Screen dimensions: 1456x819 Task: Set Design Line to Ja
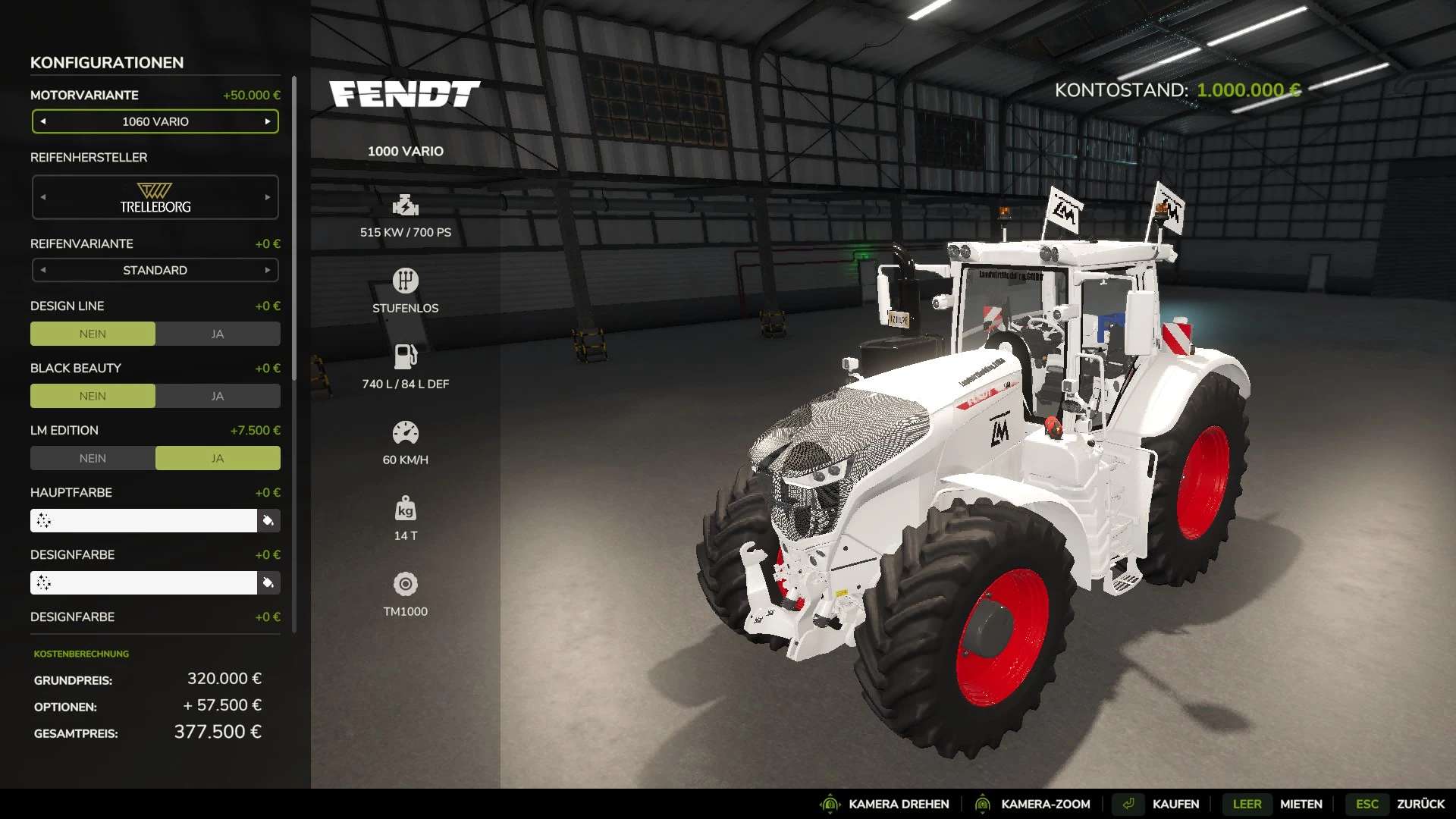(218, 334)
